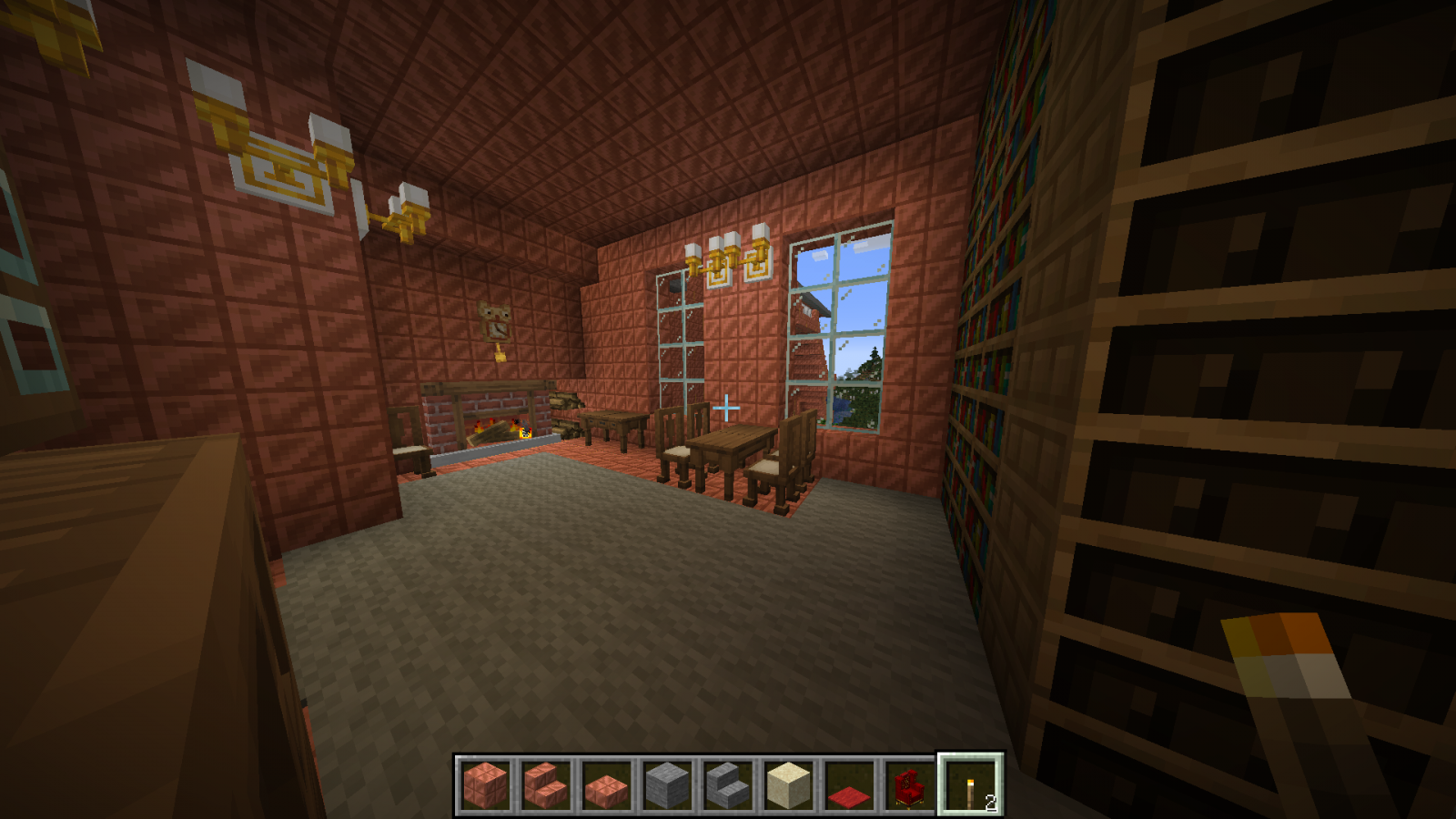Select the gray stone block slot

tap(668, 785)
